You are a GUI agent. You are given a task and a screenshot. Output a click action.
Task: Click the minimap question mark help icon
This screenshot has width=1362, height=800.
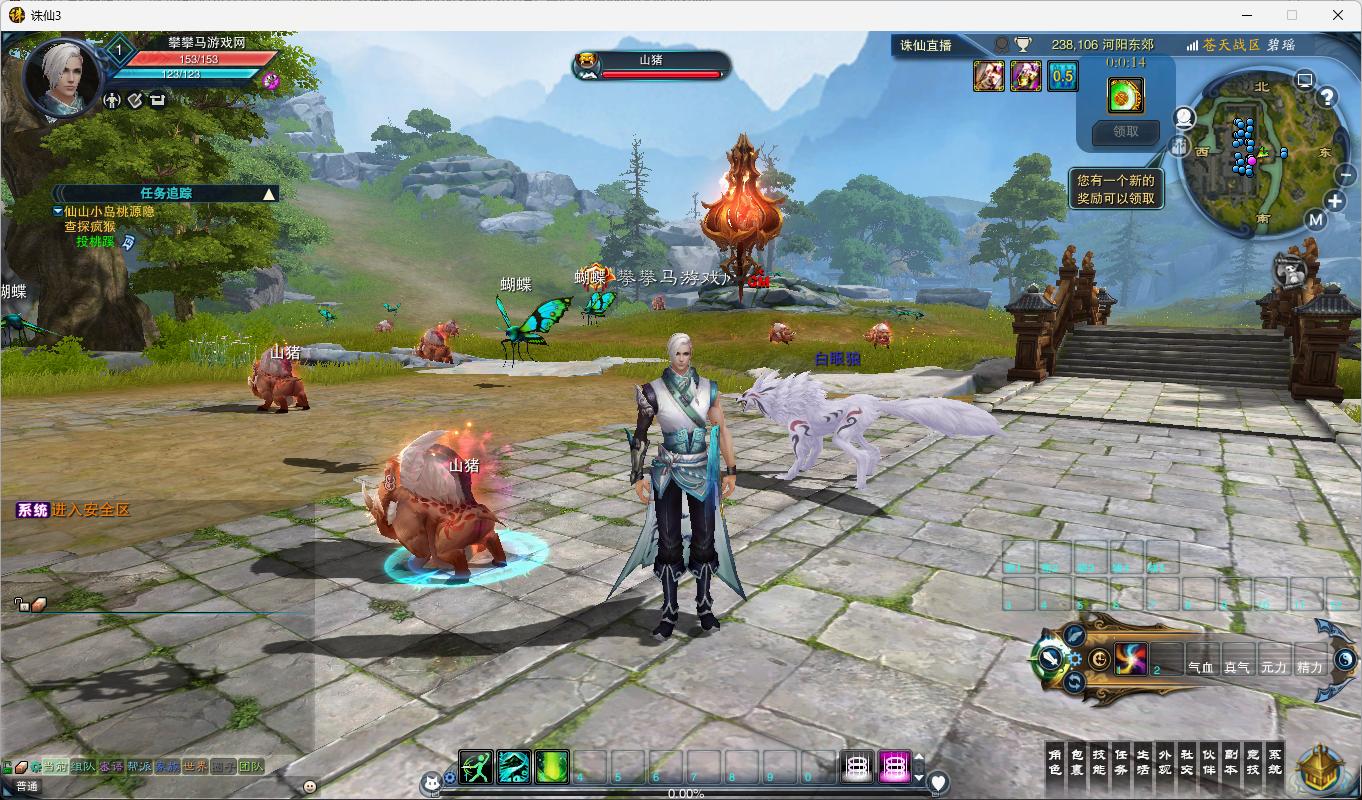click(1327, 97)
